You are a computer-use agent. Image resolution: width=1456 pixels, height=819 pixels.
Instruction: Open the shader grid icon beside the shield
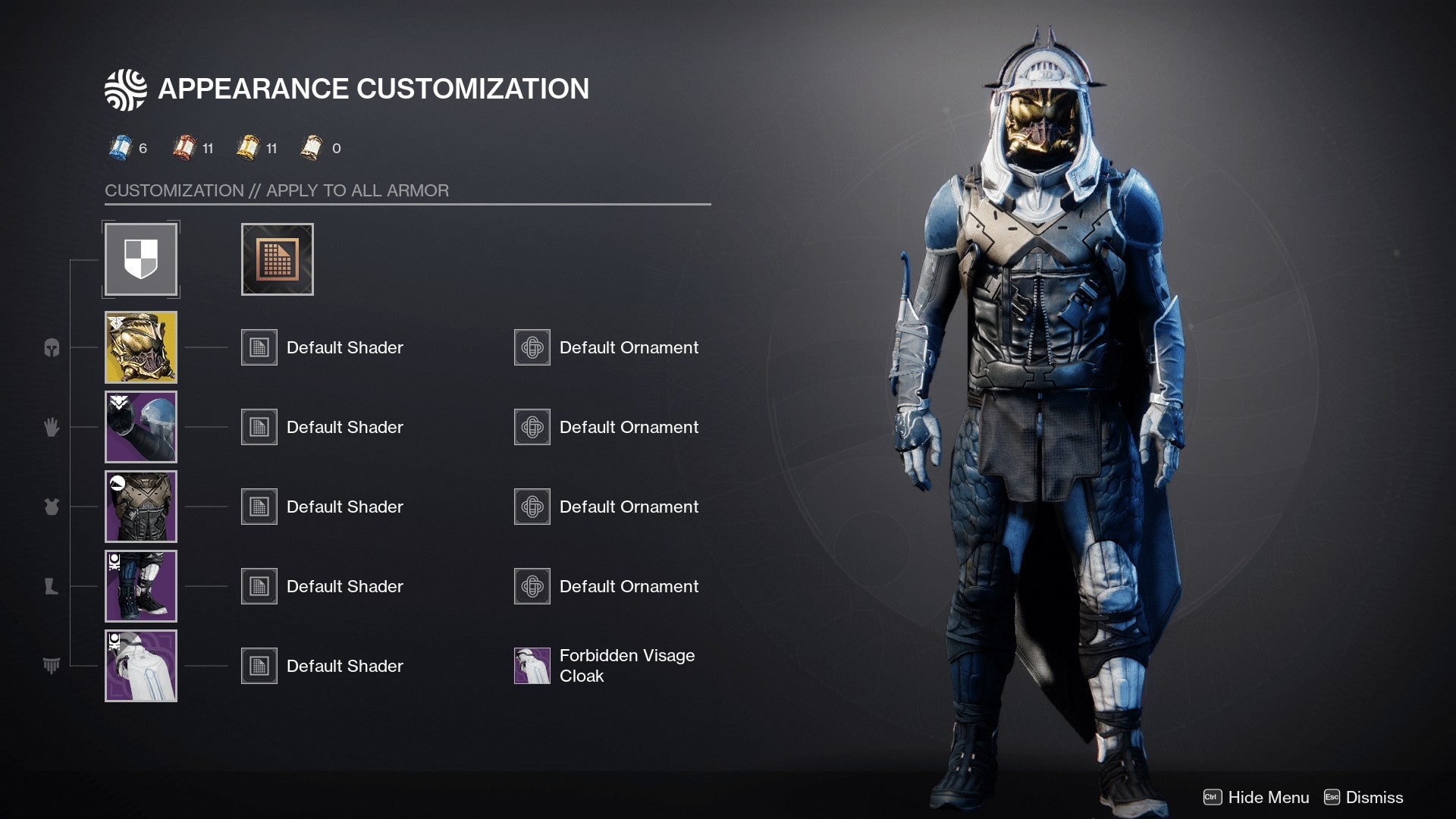tap(276, 259)
